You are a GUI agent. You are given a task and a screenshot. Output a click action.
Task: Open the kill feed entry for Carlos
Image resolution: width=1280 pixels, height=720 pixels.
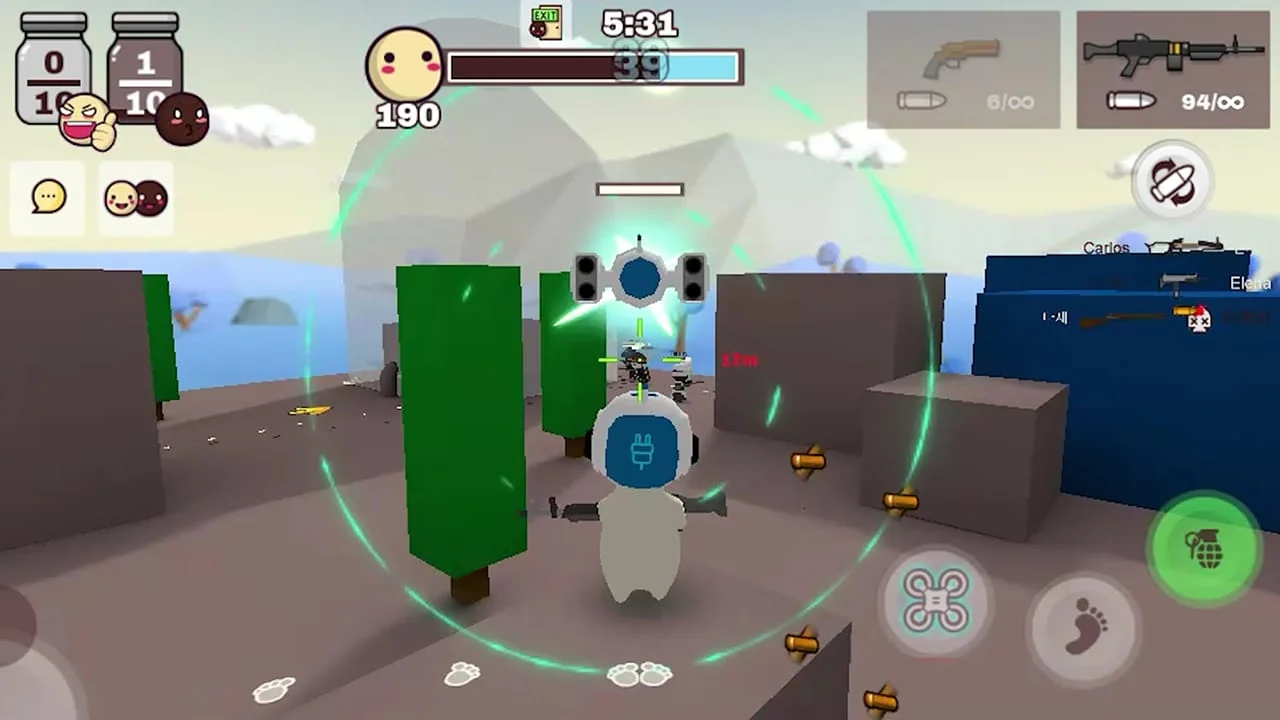(1106, 246)
